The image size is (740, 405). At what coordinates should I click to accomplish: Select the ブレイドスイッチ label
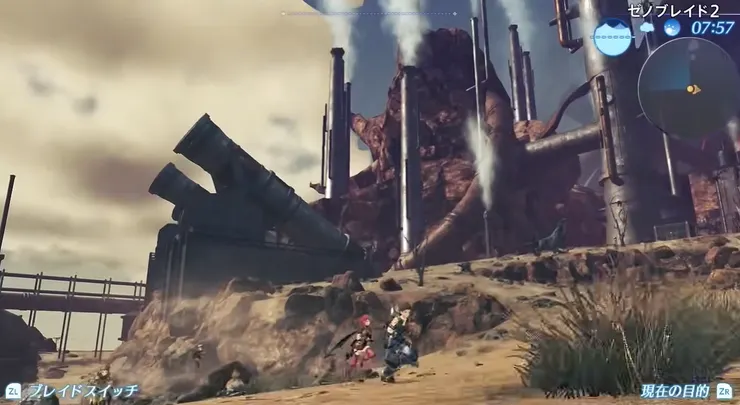tap(82, 391)
